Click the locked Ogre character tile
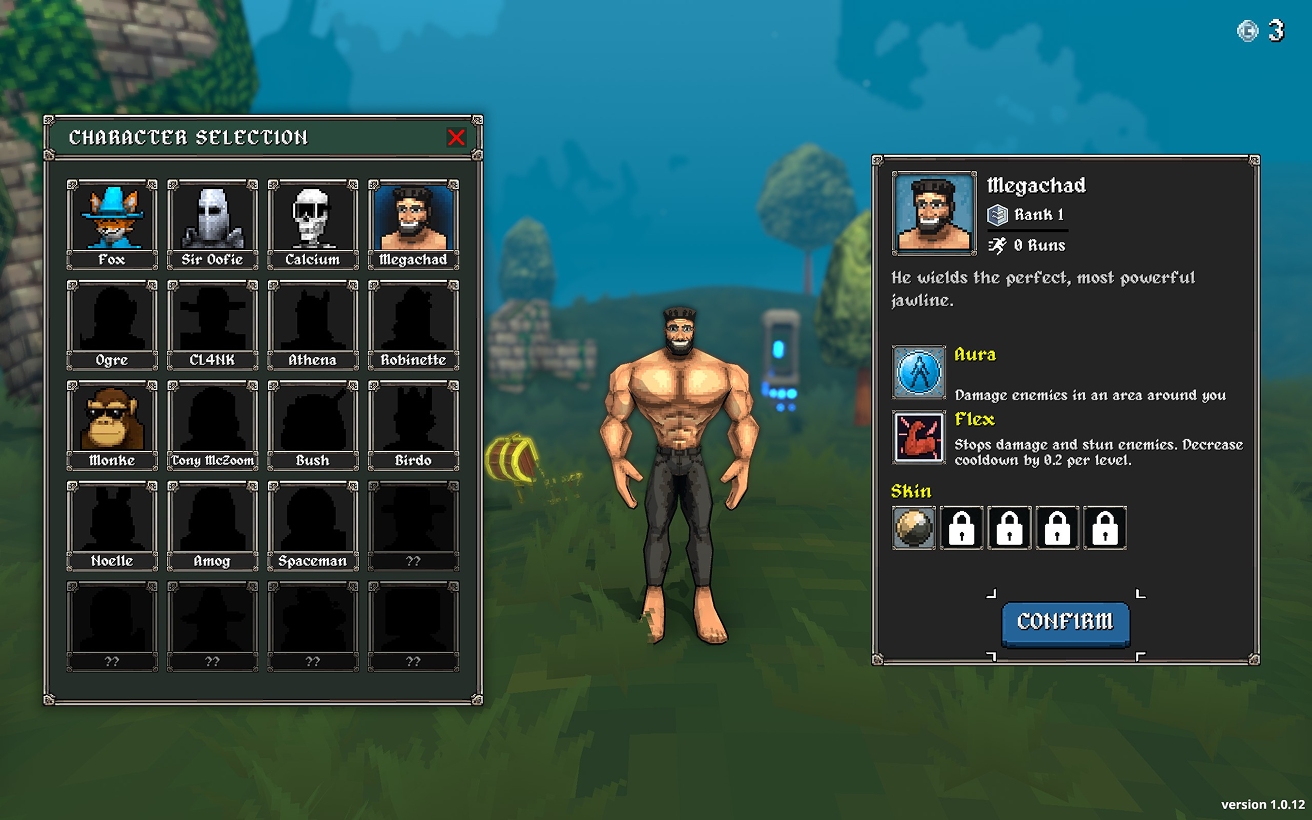Image resolution: width=1312 pixels, height=820 pixels. (112, 323)
